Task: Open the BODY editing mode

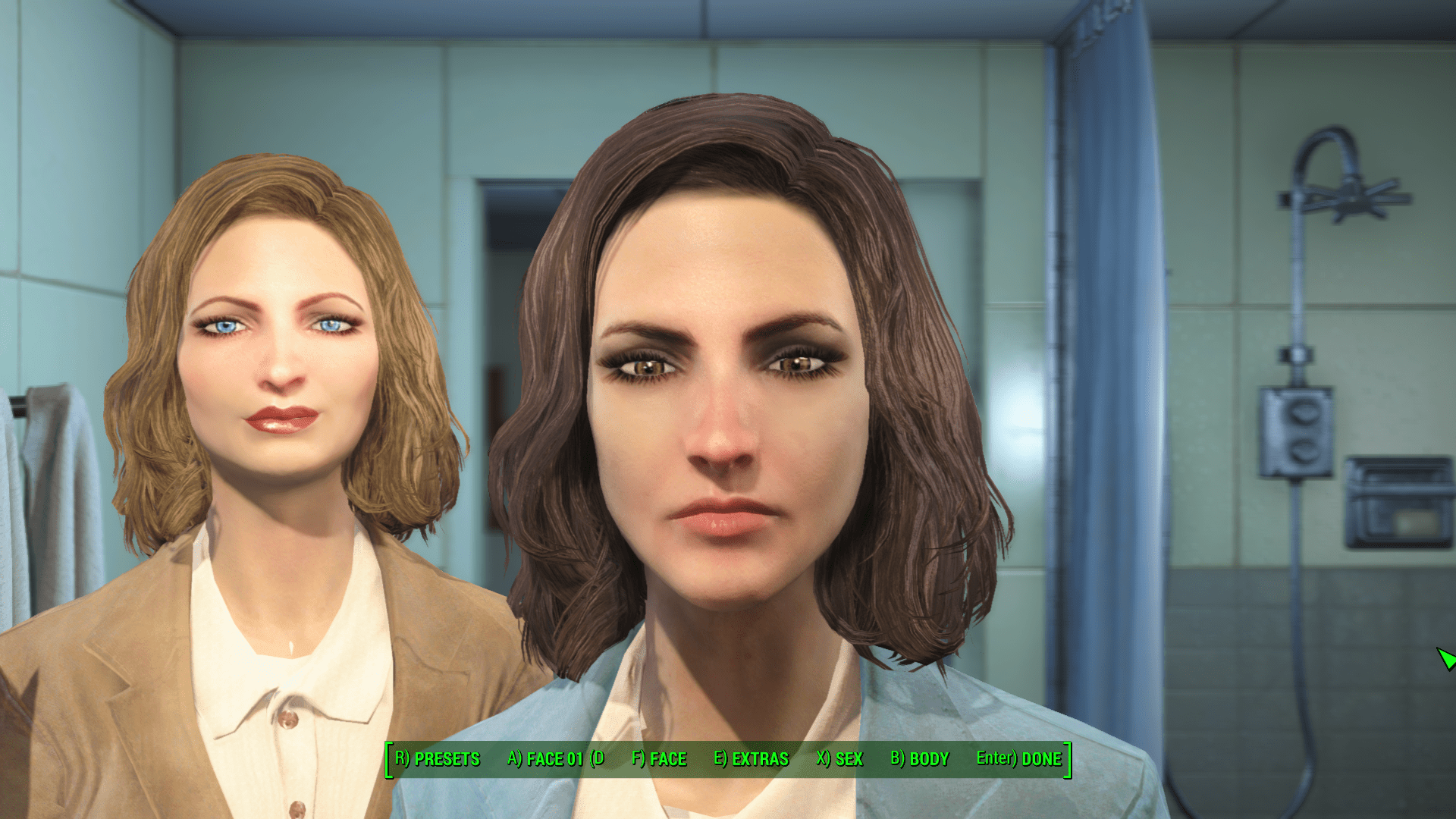Action: [920, 758]
